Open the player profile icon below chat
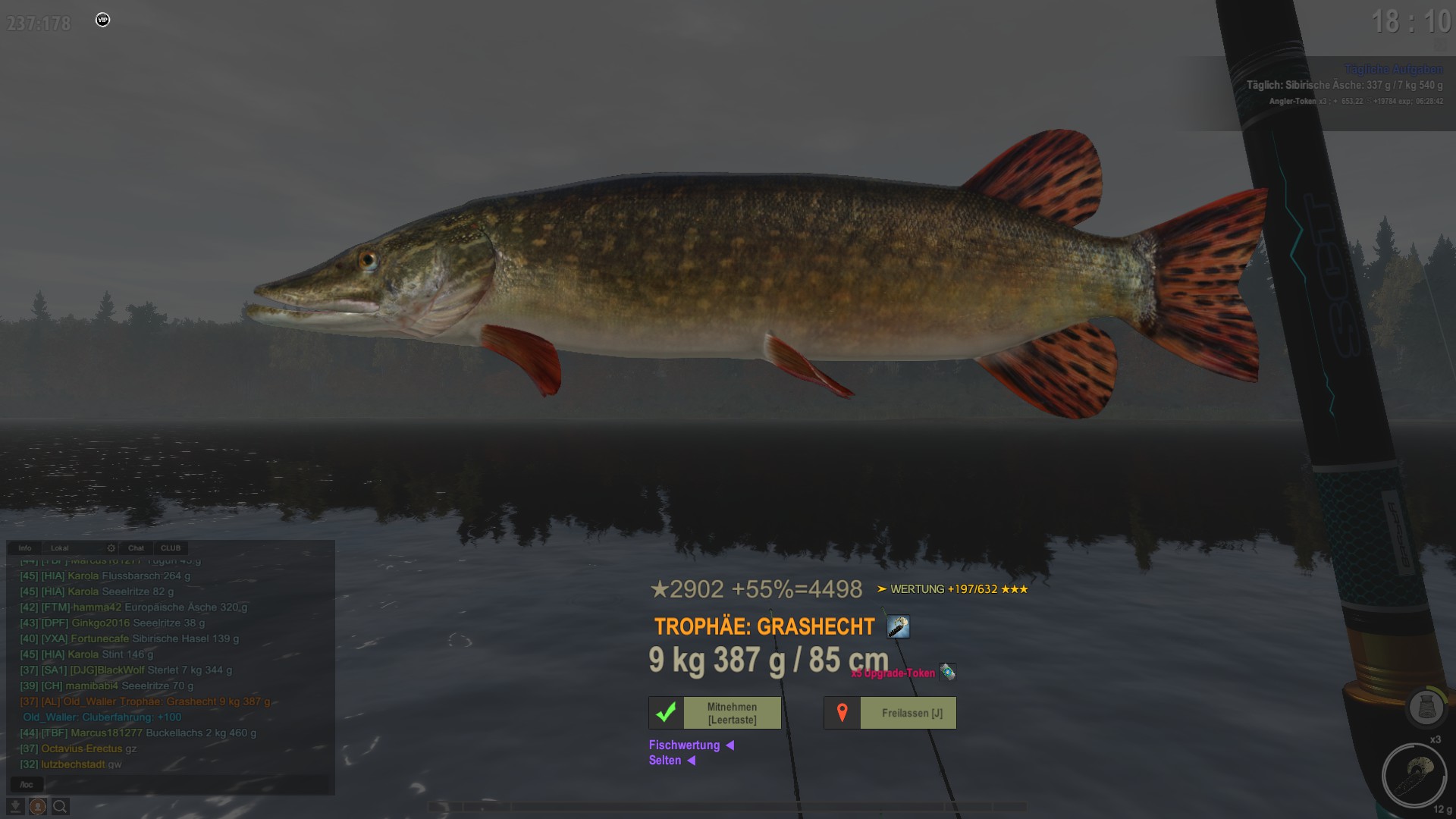1456x819 pixels. pos(37,806)
